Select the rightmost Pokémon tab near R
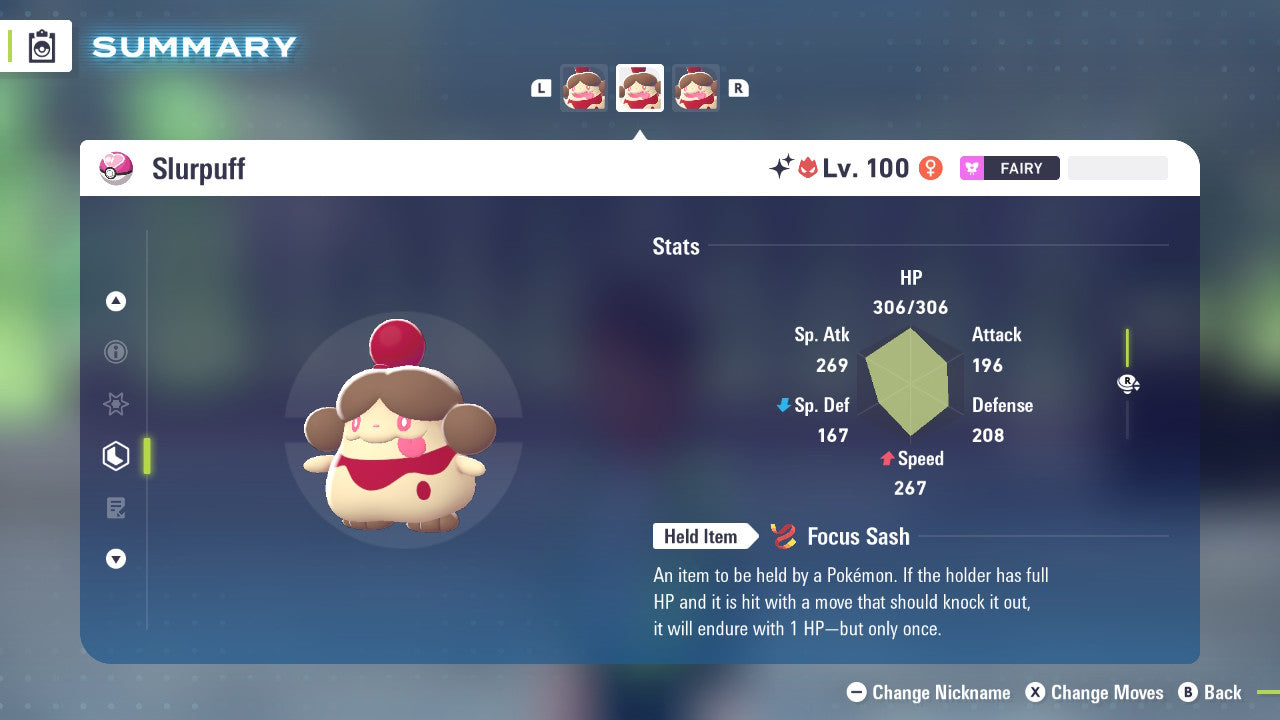The height and width of the screenshot is (720, 1280). [x=695, y=87]
